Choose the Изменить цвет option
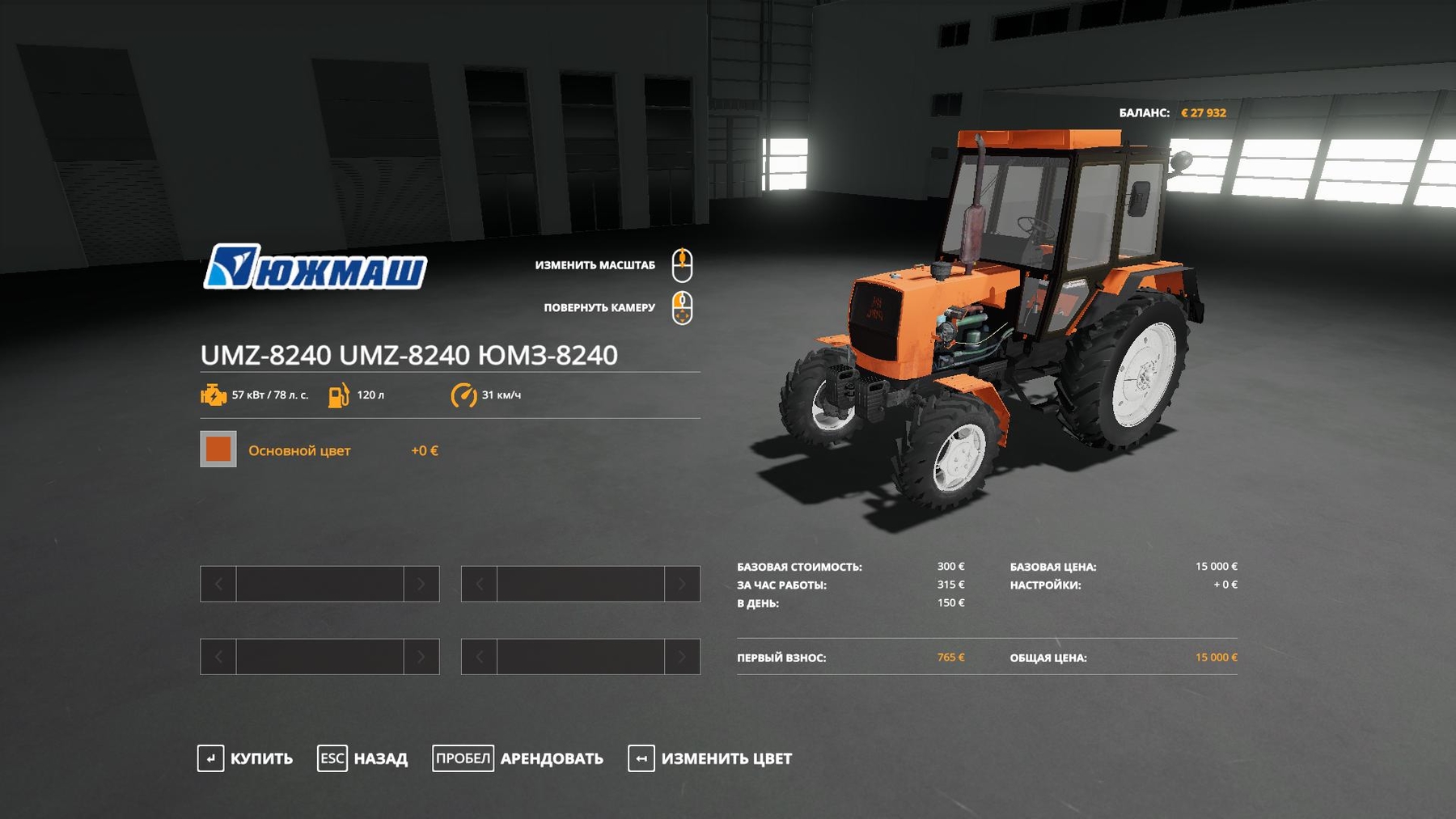Viewport: 1456px width, 819px height. 710,758
